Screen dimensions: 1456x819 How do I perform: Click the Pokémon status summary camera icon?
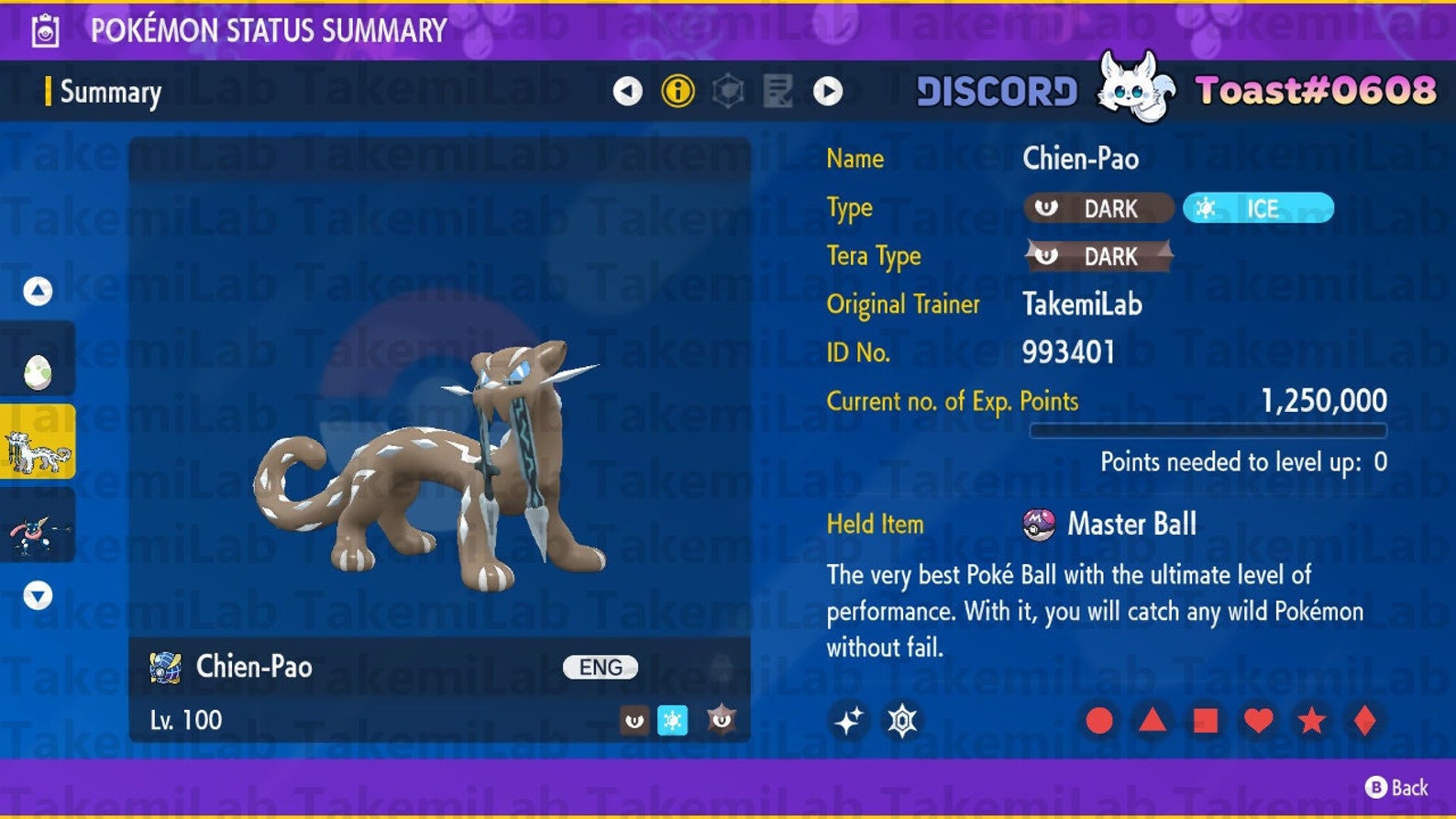[x=44, y=28]
